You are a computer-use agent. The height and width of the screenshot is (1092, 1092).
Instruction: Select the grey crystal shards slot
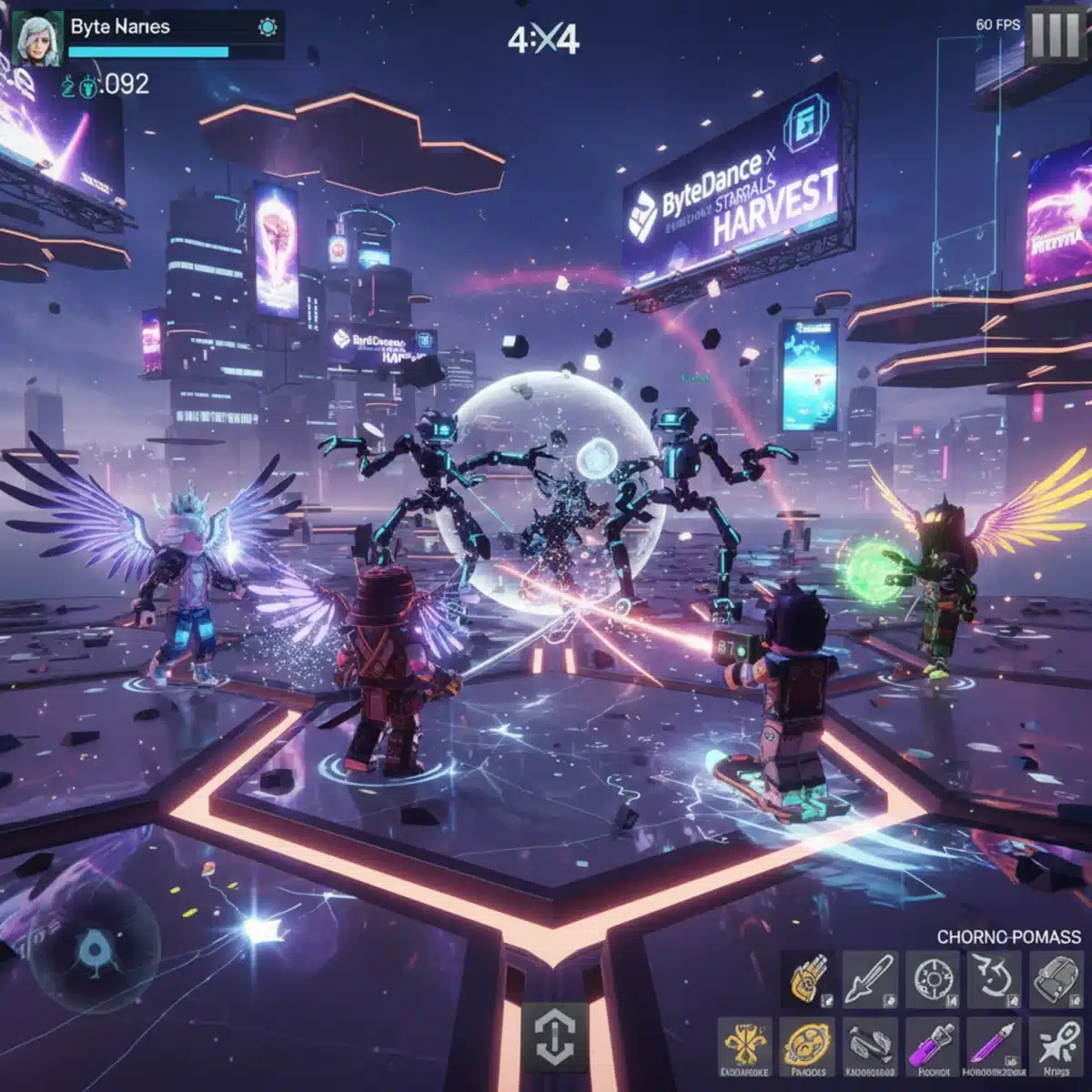point(870,1045)
